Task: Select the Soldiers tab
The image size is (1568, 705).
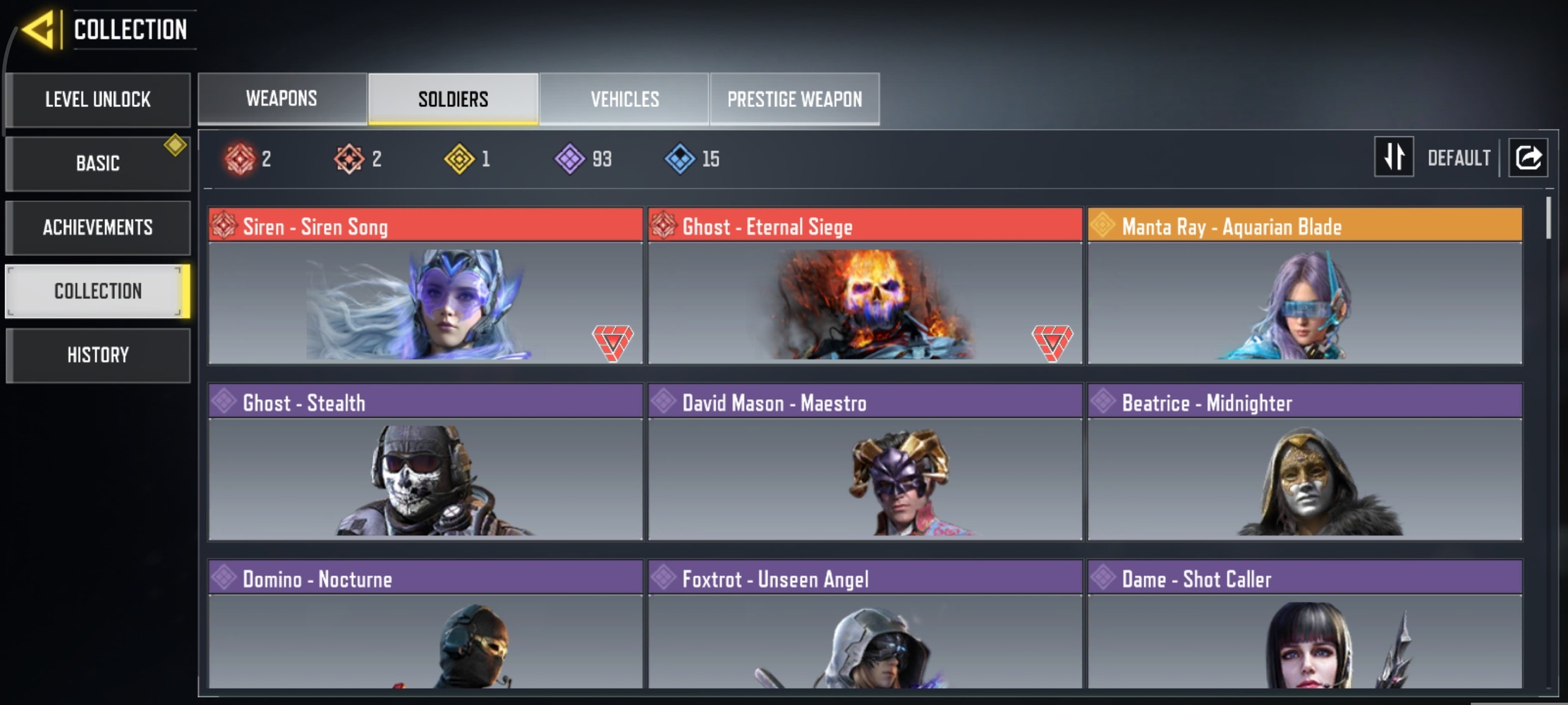Action: tap(453, 99)
